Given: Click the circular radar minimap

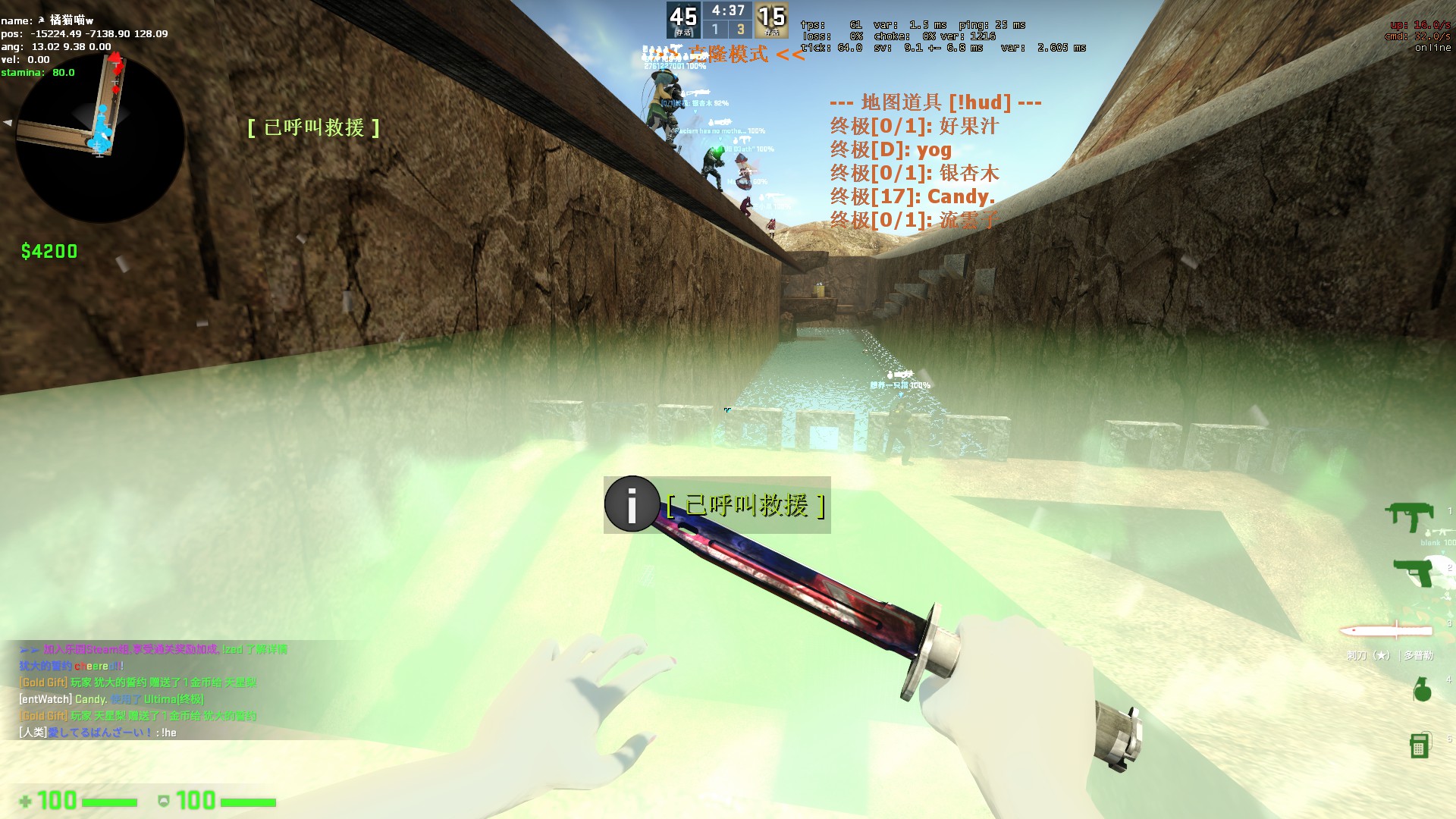Looking at the screenshot, I should coord(100,138).
